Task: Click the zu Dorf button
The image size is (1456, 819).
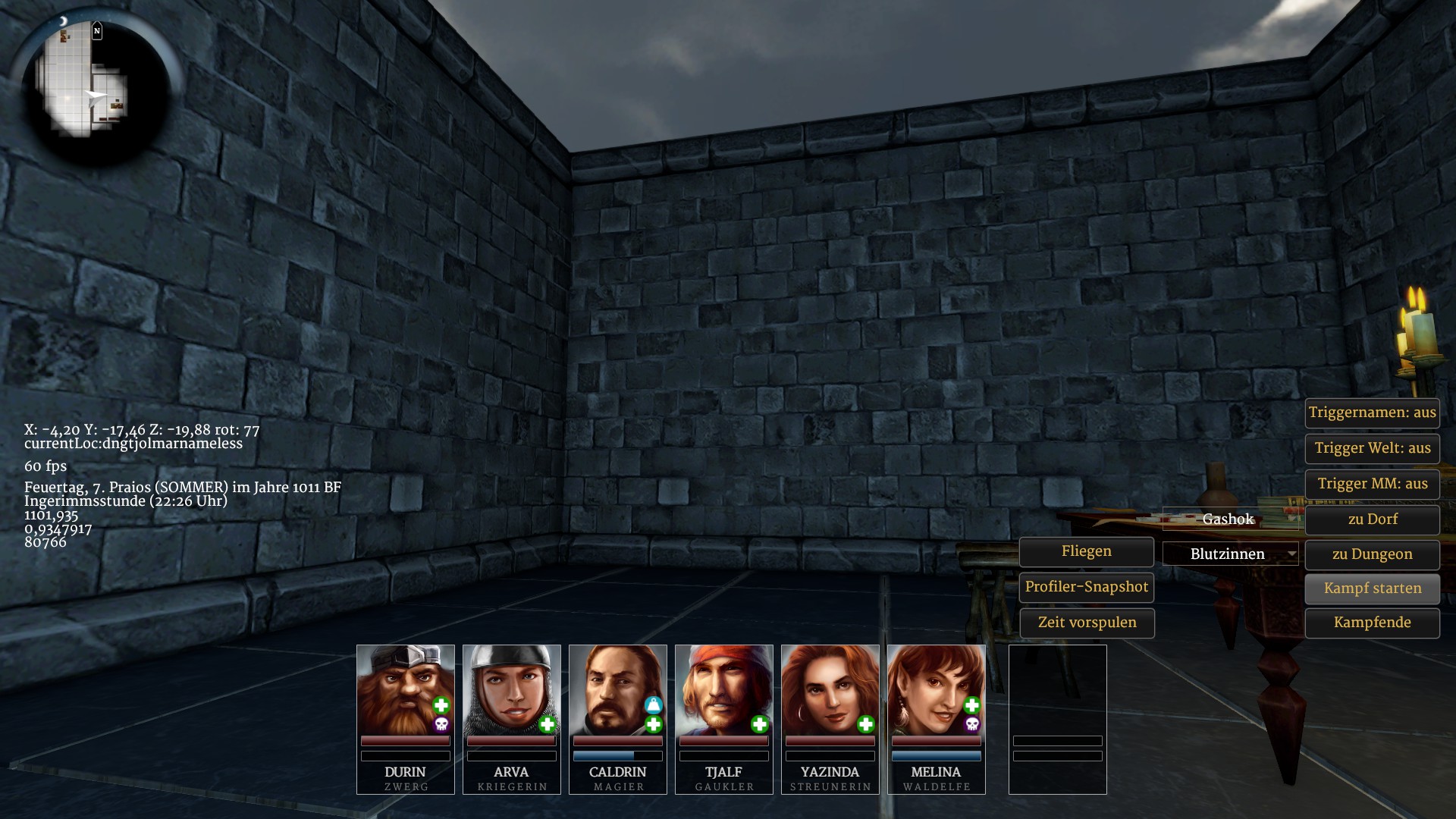Action: (x=1372, y=519)
